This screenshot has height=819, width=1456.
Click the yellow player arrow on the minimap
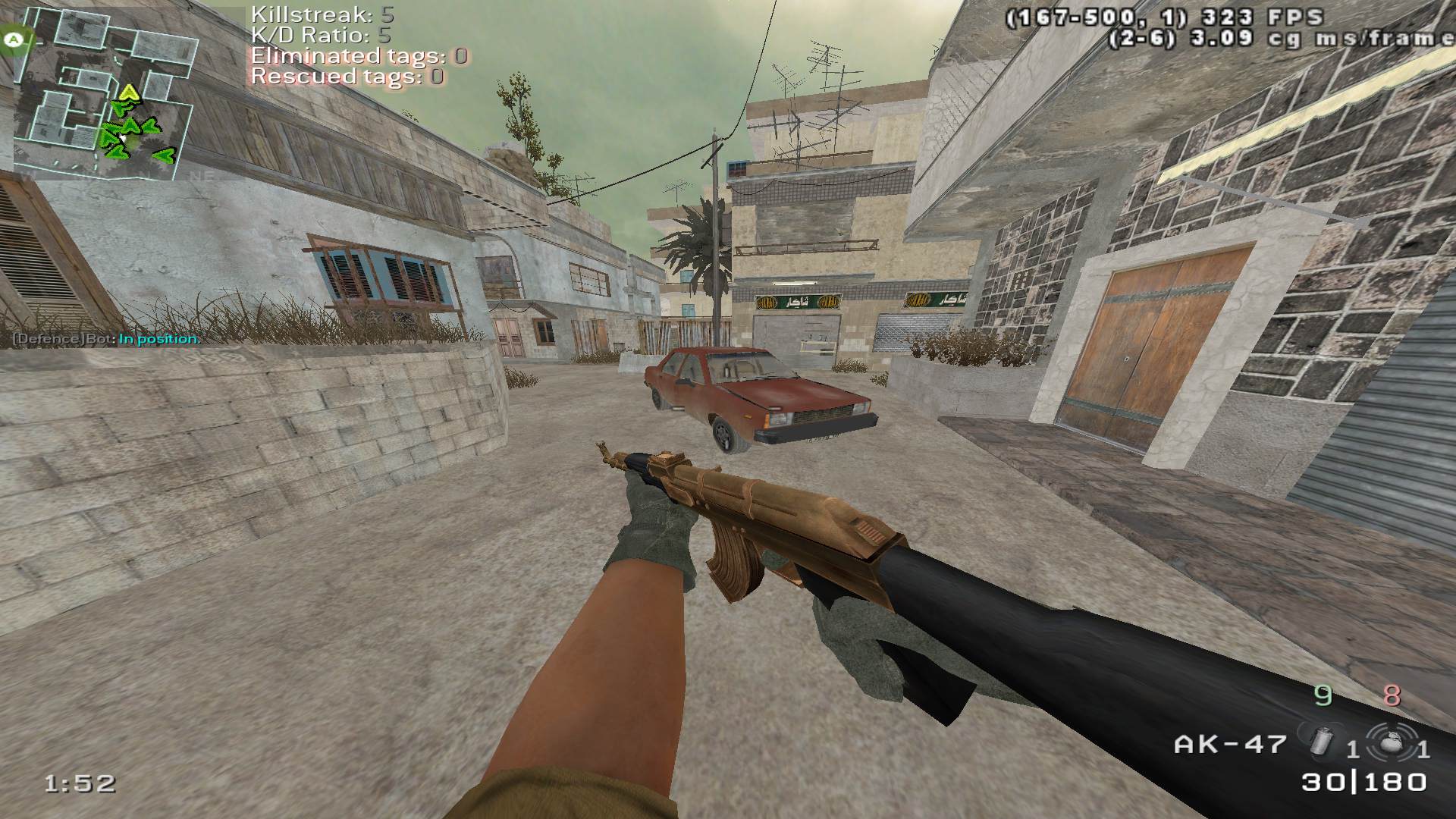tap(130, 93)
